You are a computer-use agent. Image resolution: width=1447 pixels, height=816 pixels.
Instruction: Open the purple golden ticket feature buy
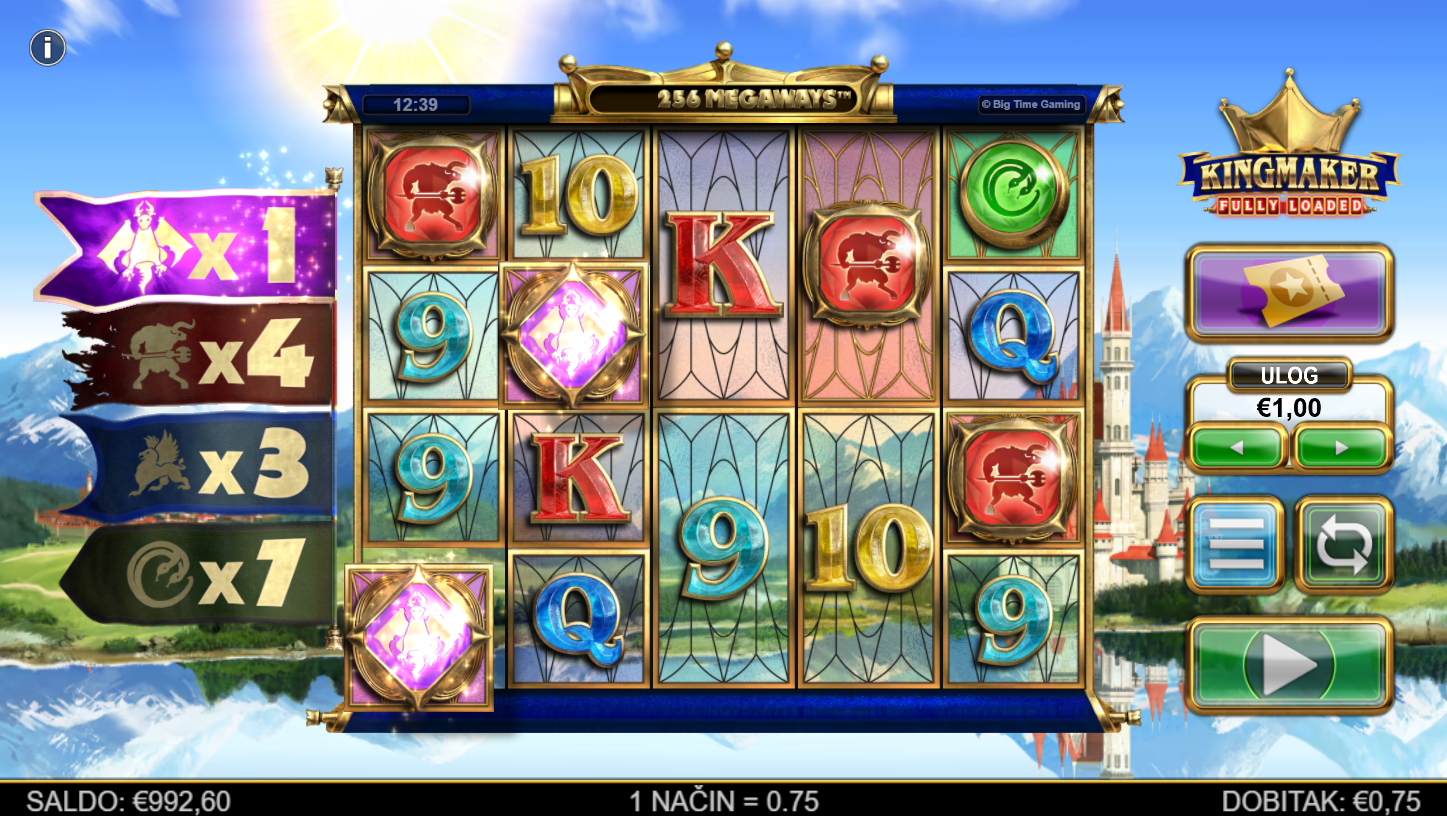(x=1289, y=293)
